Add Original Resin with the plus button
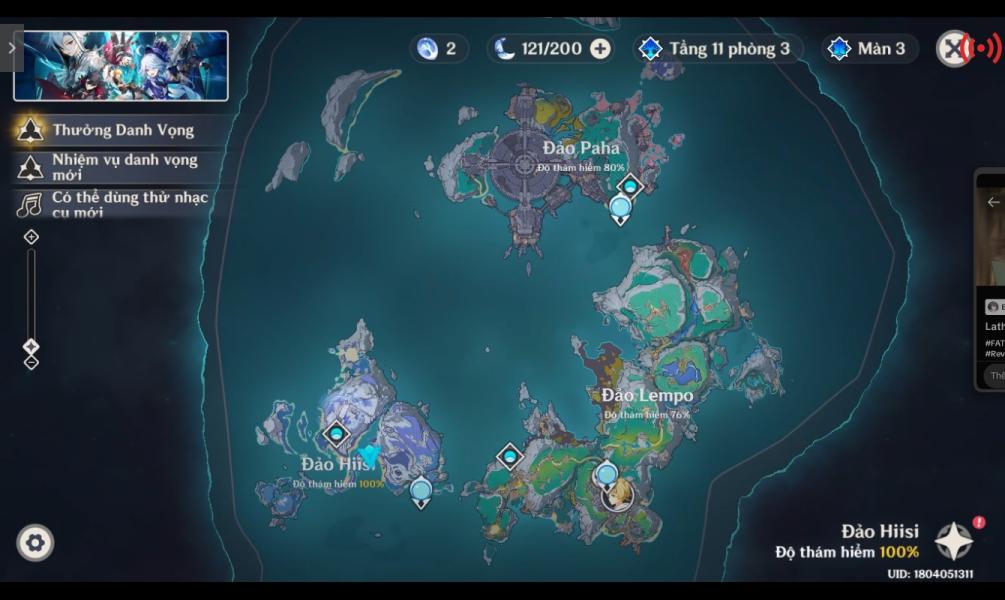The height and width of the screenshot is (600, 1005). (600, 49)
